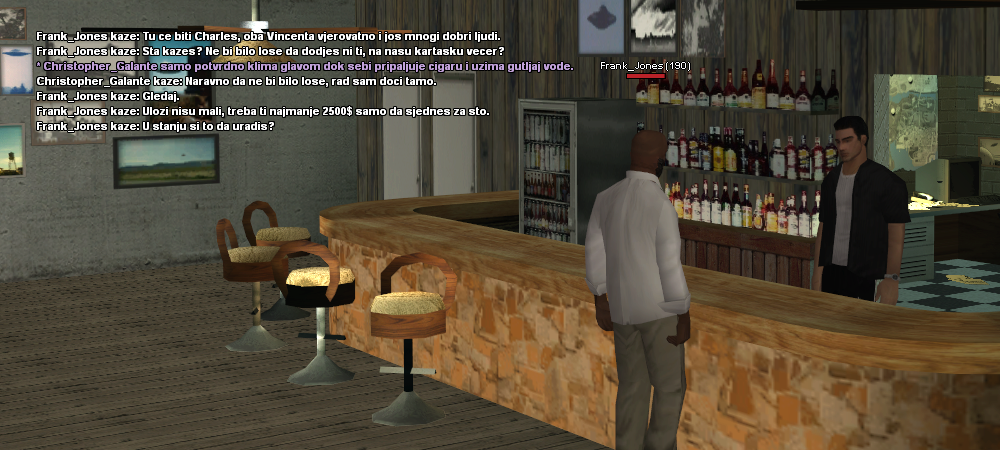The width and height of the screenshot is (1000, 450).
Task: Select the chat line mentioning 2500$
Action: coord(262,111)
